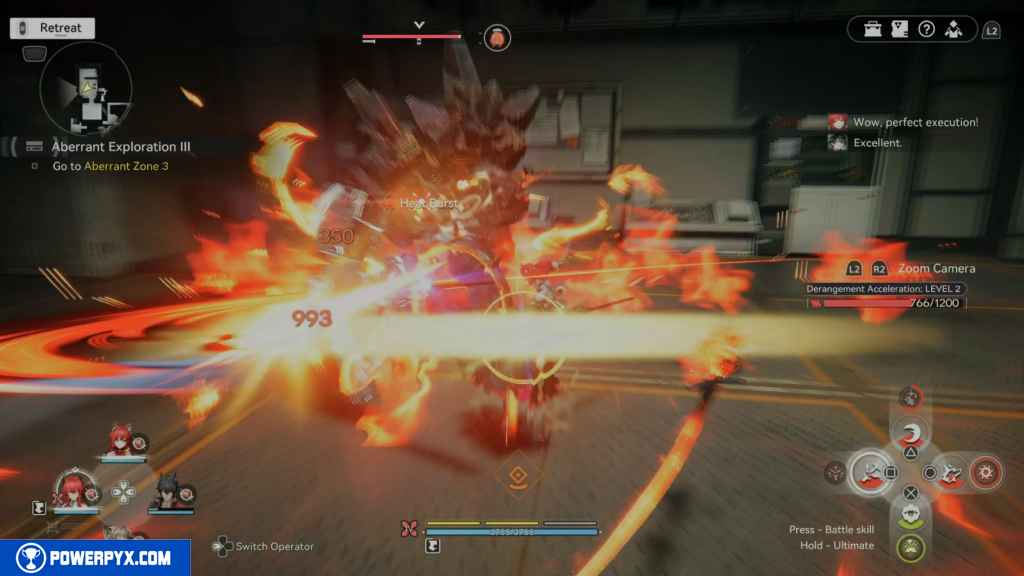
Task: Activate the crescent moon skill icon
Action: tap(911, 435)
